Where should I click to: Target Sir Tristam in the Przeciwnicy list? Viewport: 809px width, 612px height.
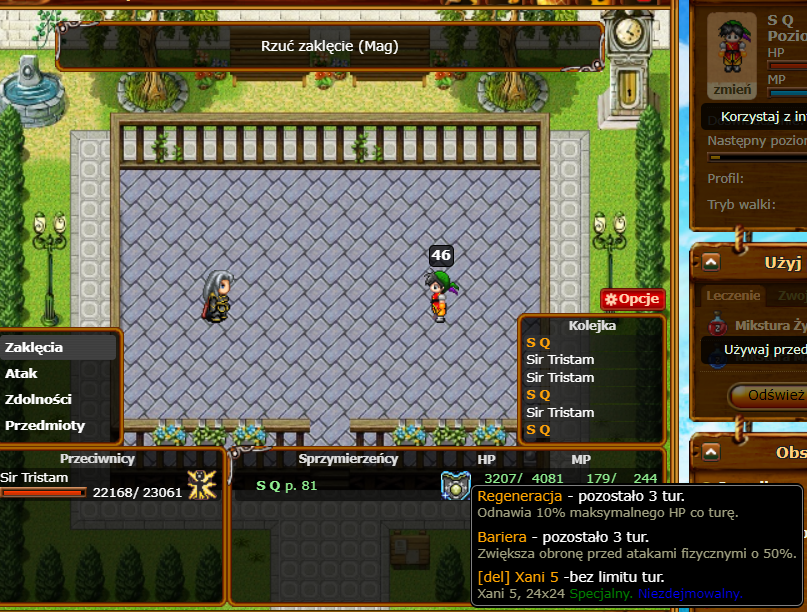pos(35,477)
